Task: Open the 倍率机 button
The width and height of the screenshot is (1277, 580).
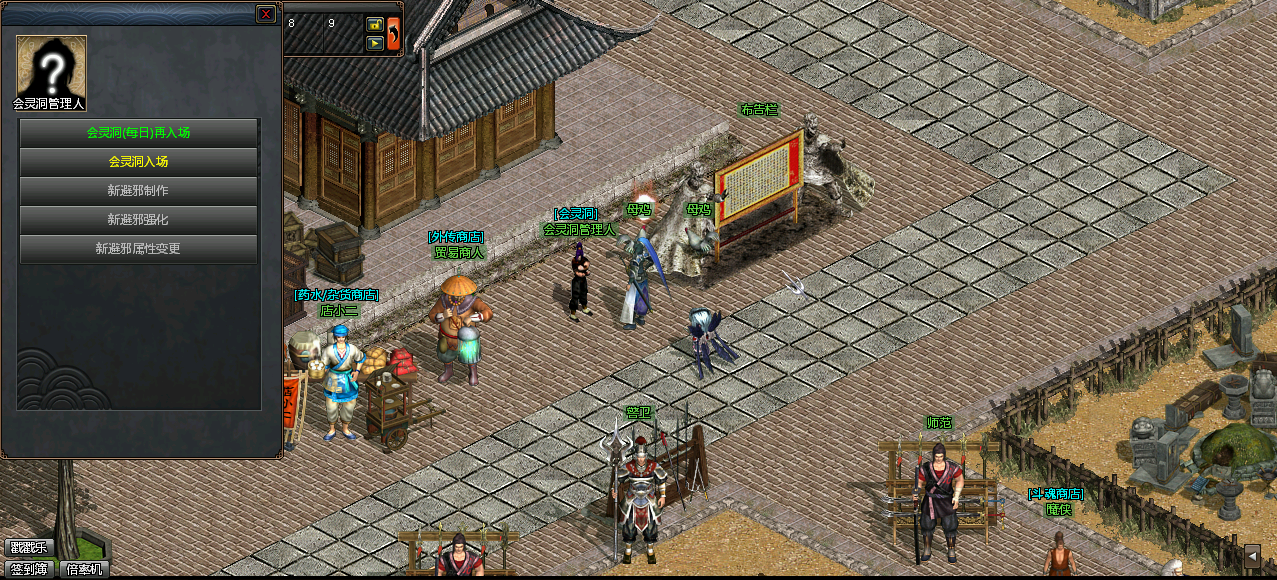Action: pyautogui.click(x=85, y=569)
